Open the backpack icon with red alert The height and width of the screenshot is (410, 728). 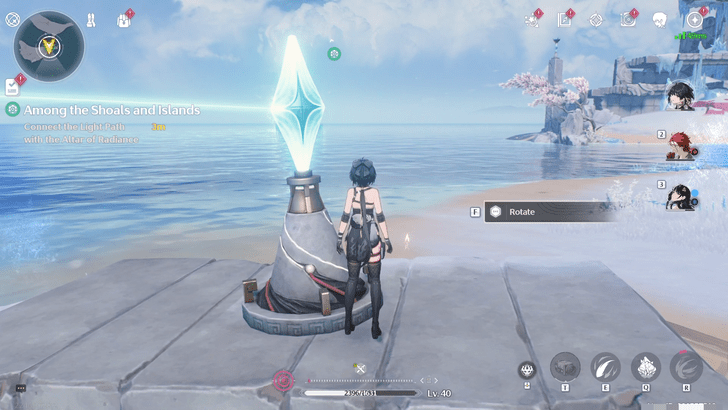pos(126,19)
